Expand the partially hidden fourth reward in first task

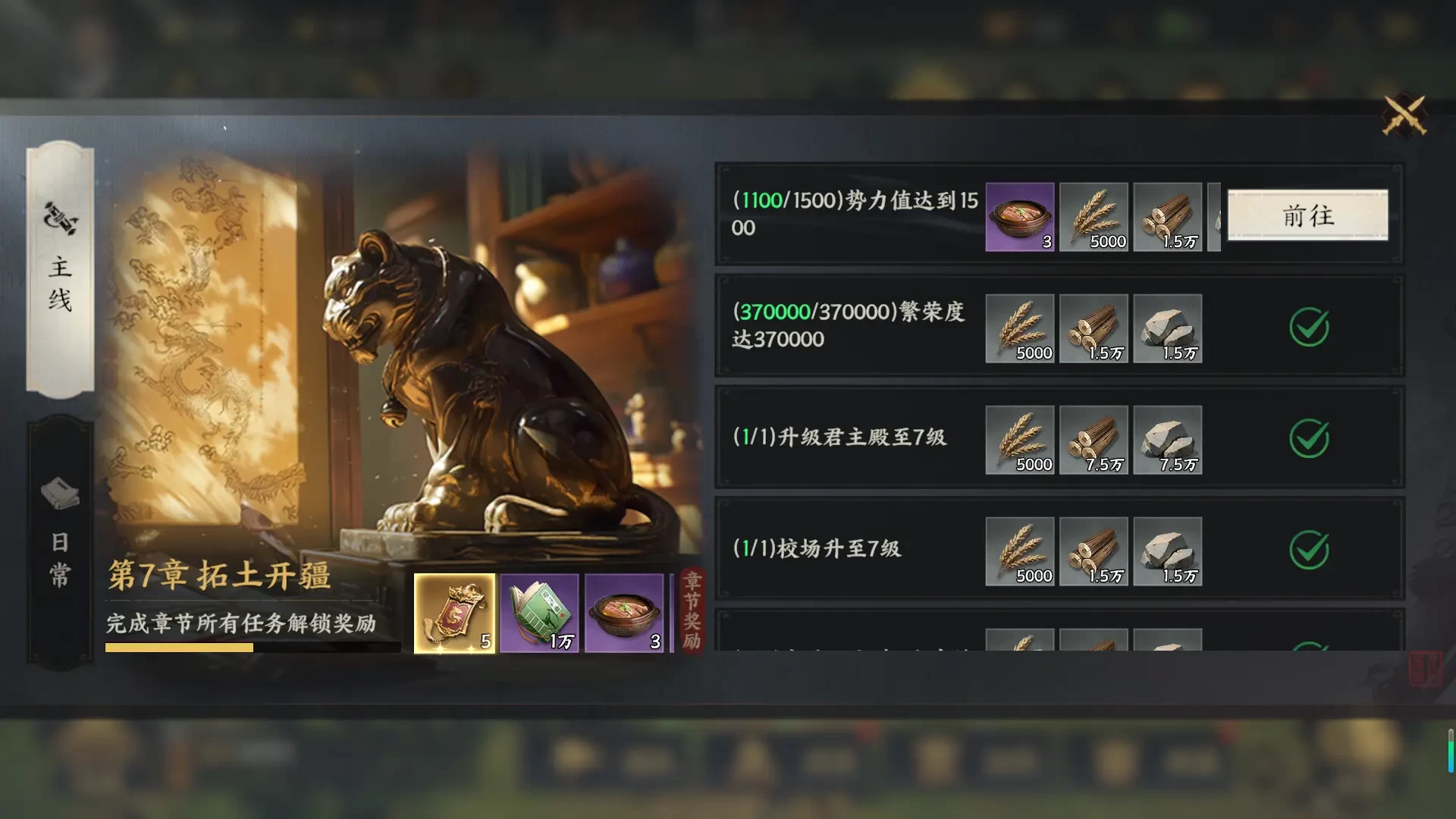point(1213,217)
